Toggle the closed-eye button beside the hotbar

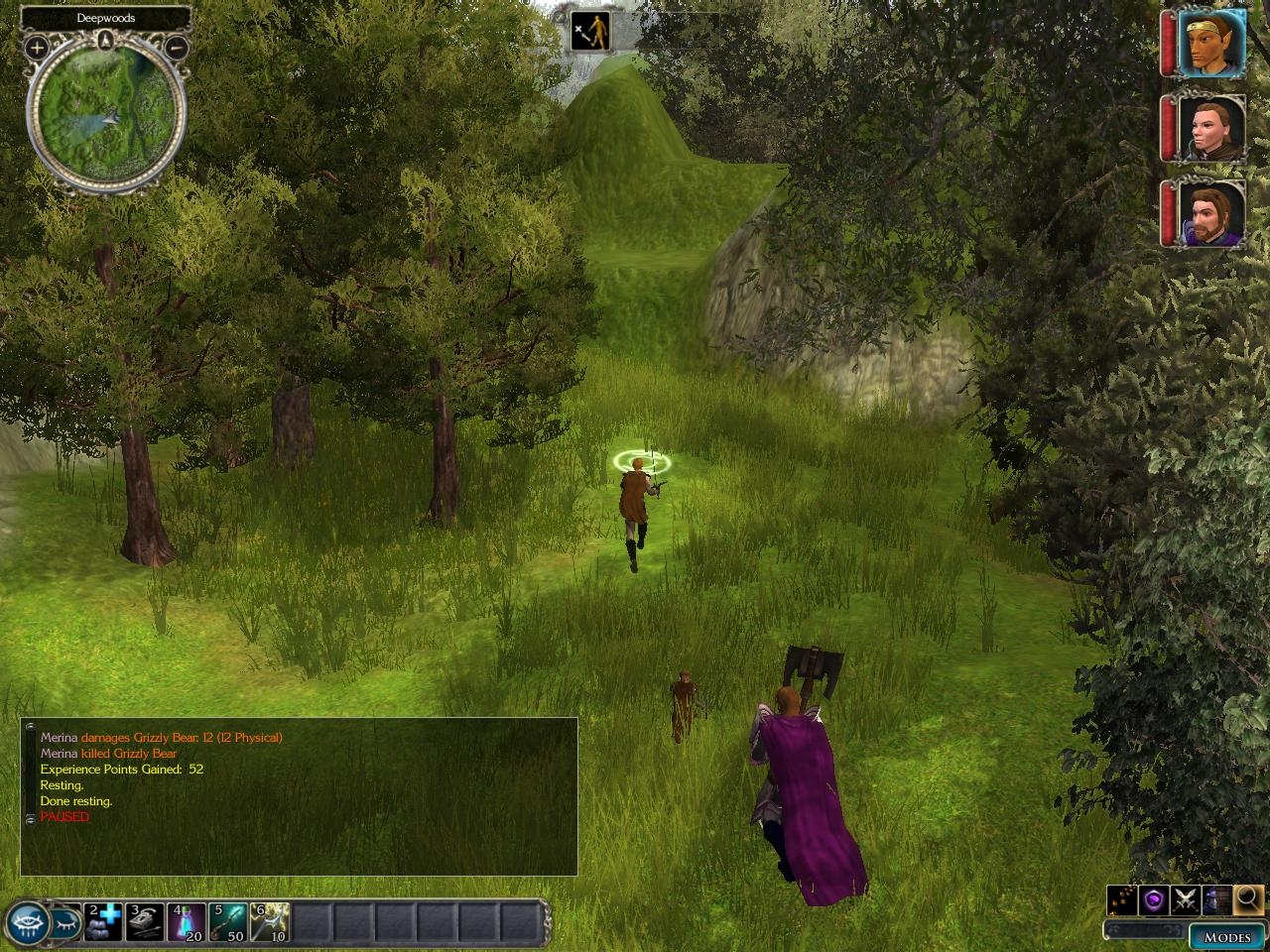[65, 922]
